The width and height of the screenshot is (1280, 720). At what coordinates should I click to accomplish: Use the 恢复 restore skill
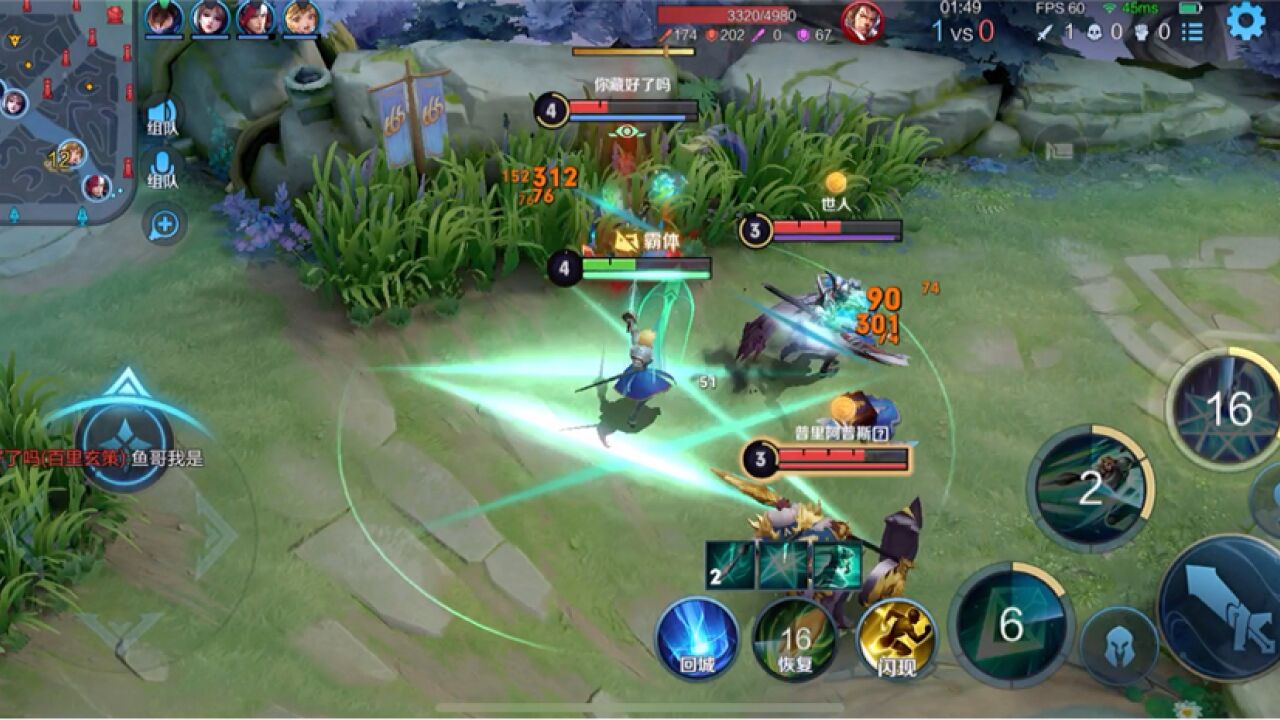[x=795, y=638]
